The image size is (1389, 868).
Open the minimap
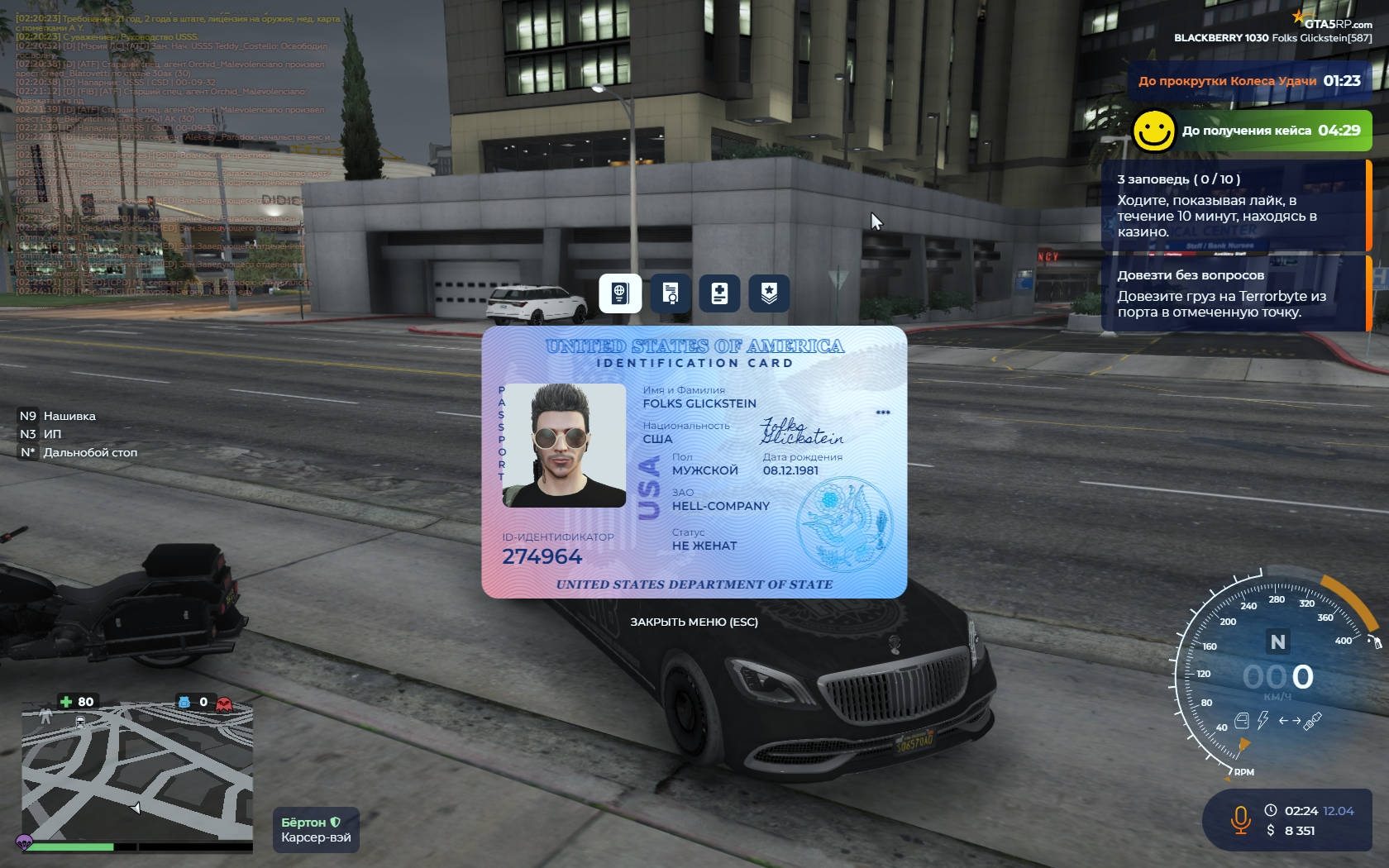pos(137,773)
